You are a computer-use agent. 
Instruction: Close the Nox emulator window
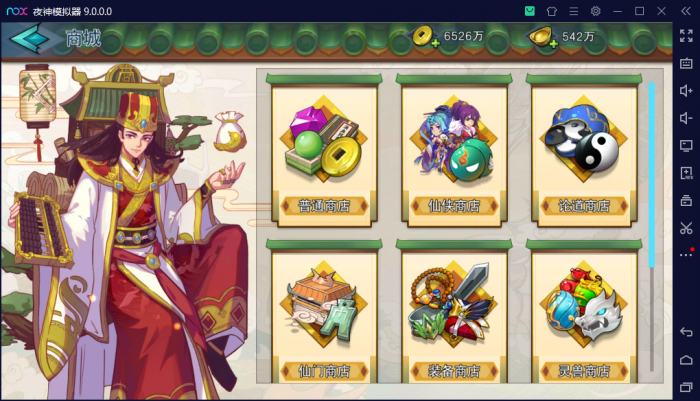click(661, 11)
